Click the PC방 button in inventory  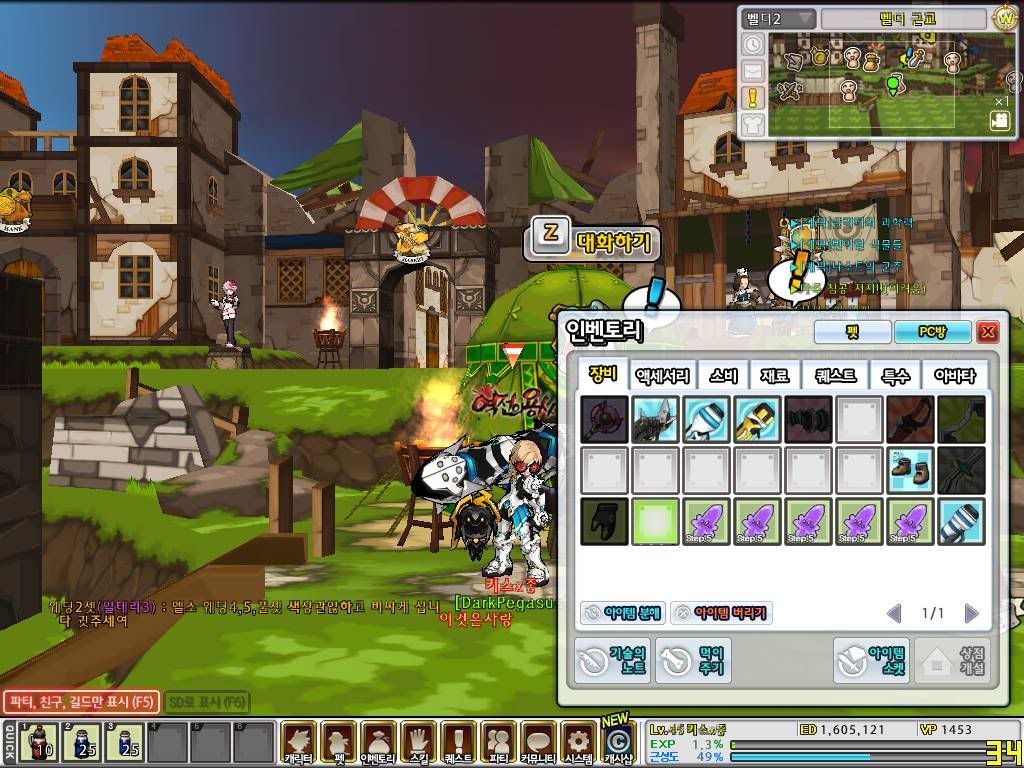pyautogui.click(x=932, y=332)
